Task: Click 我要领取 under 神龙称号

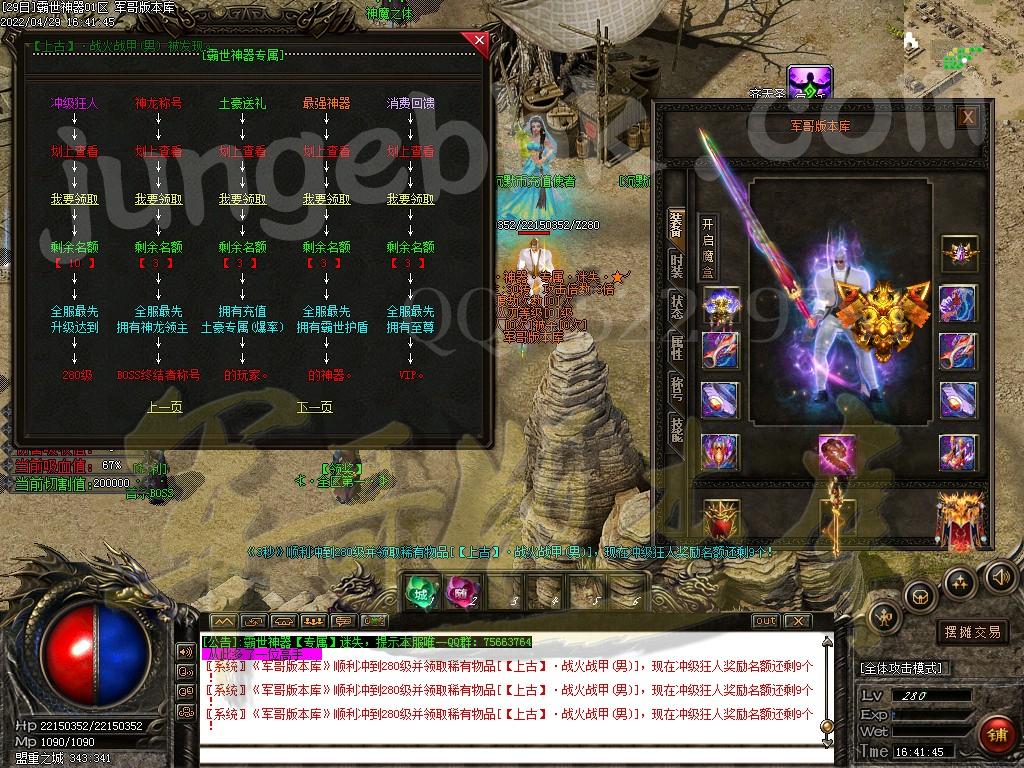Action: pos(159,199)
